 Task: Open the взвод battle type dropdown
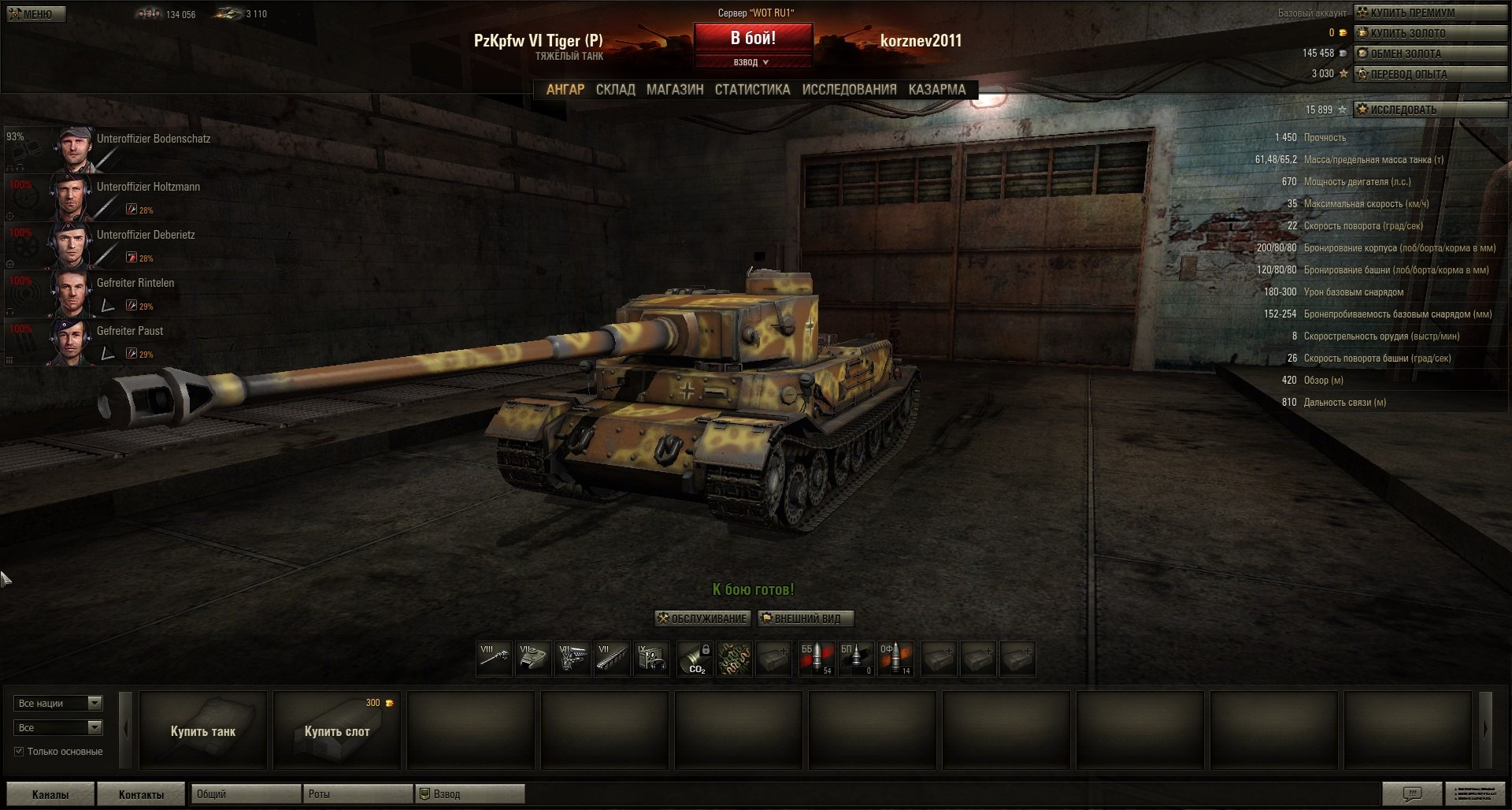point(752,62)
